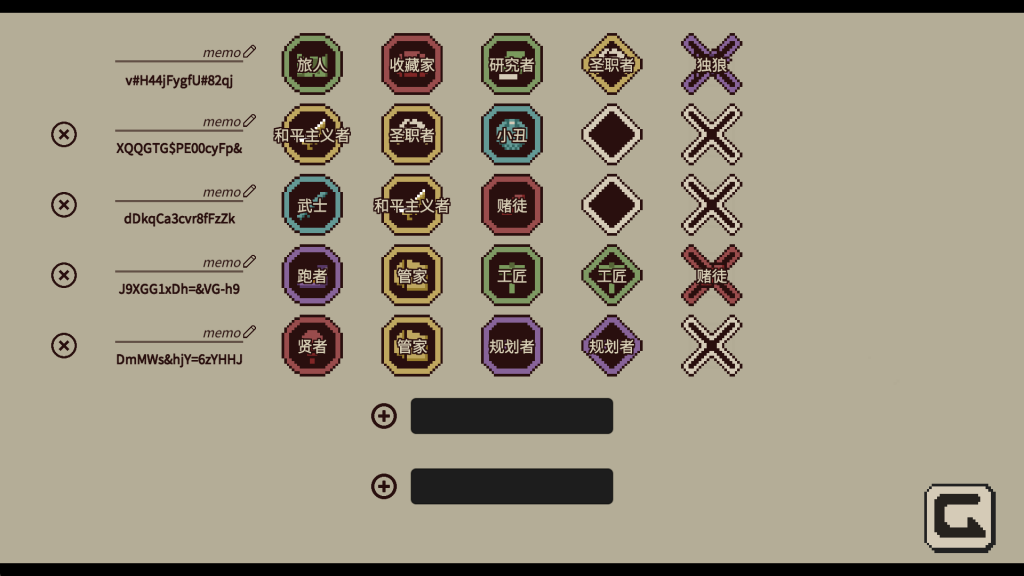Click the upper plus button
Screen dimensions: 1024x576
coord(384,416)
